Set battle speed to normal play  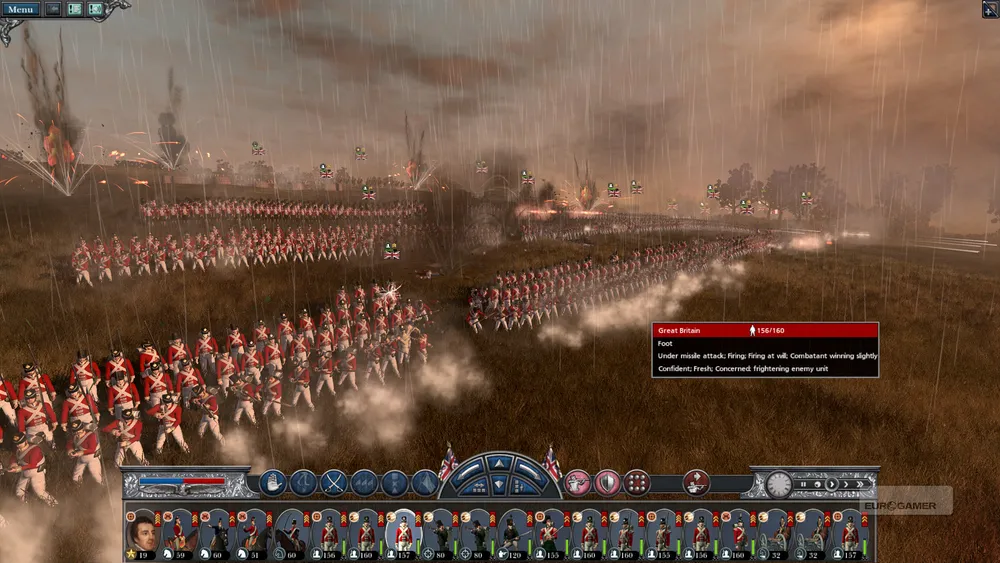click(832, 484)
